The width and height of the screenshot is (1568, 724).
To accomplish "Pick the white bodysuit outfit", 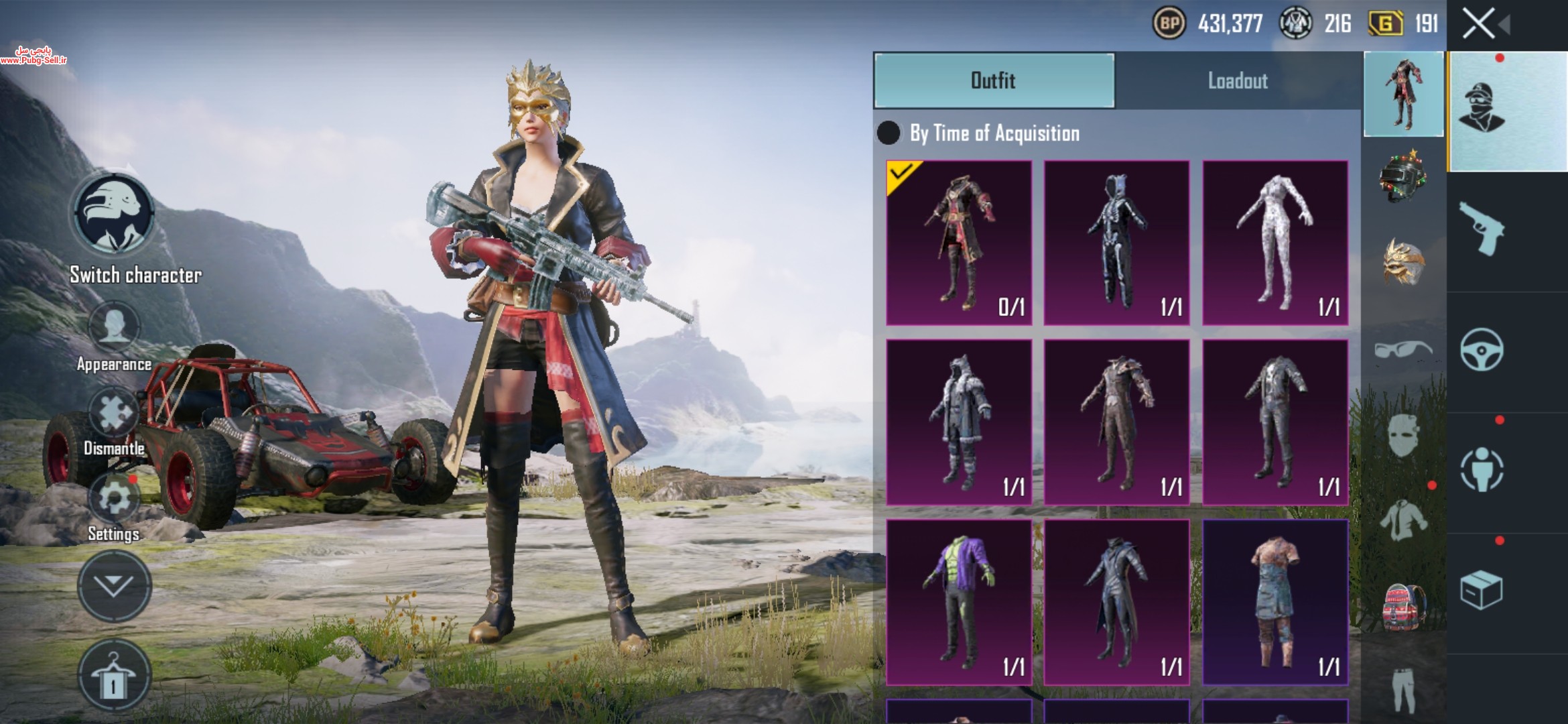I will (1275, 243).
